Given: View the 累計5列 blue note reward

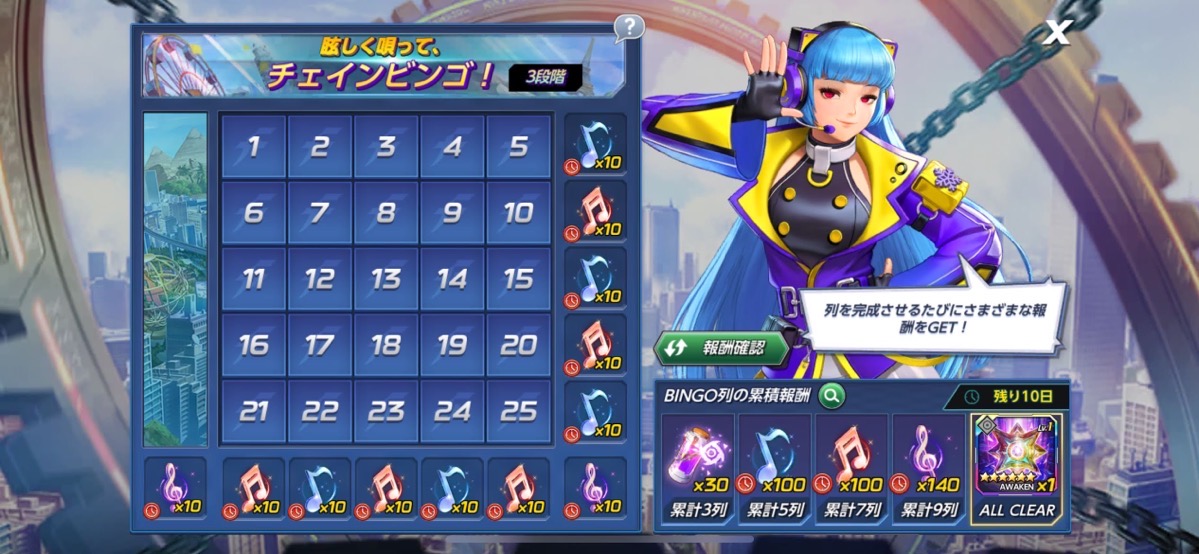Looking at the screenshot, I should (x=774, y=468).
